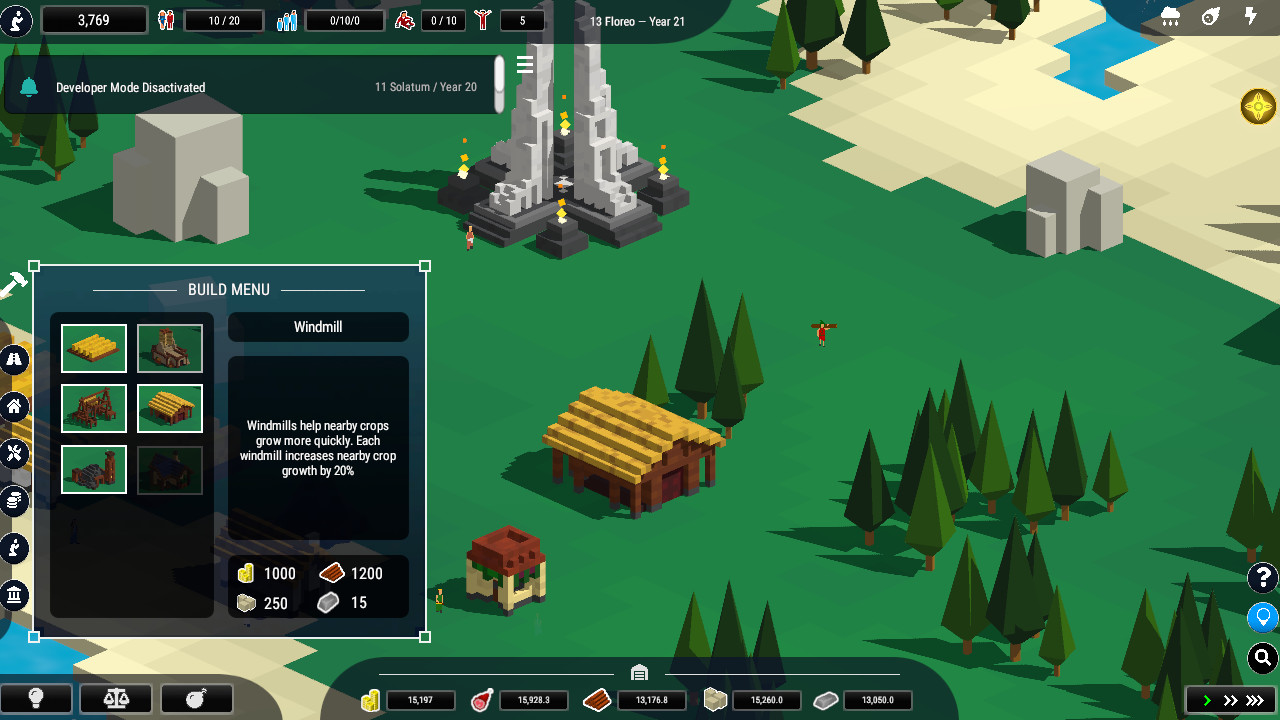Screen dimensions: 1280x720
Task: Open the coin stack economy panel
Action: [x=14, y=501]
